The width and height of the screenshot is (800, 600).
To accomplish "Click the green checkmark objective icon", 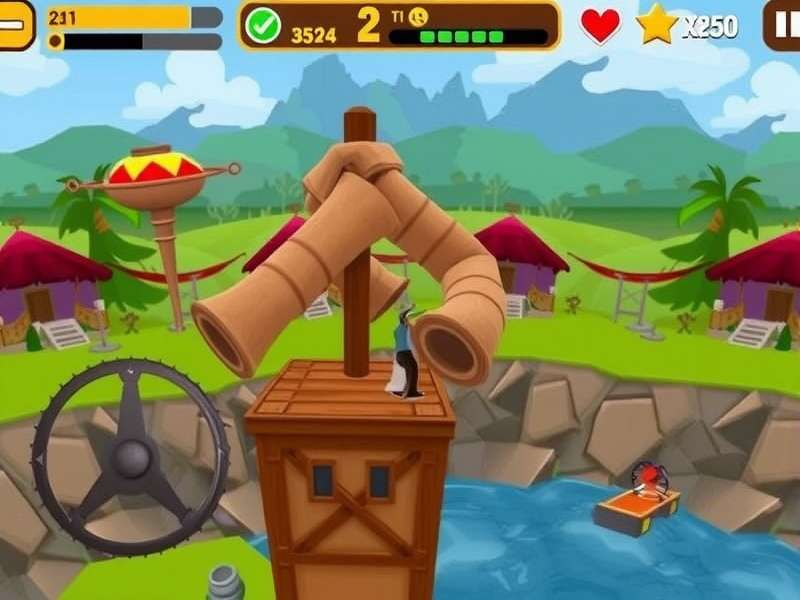I will [263, 25].
